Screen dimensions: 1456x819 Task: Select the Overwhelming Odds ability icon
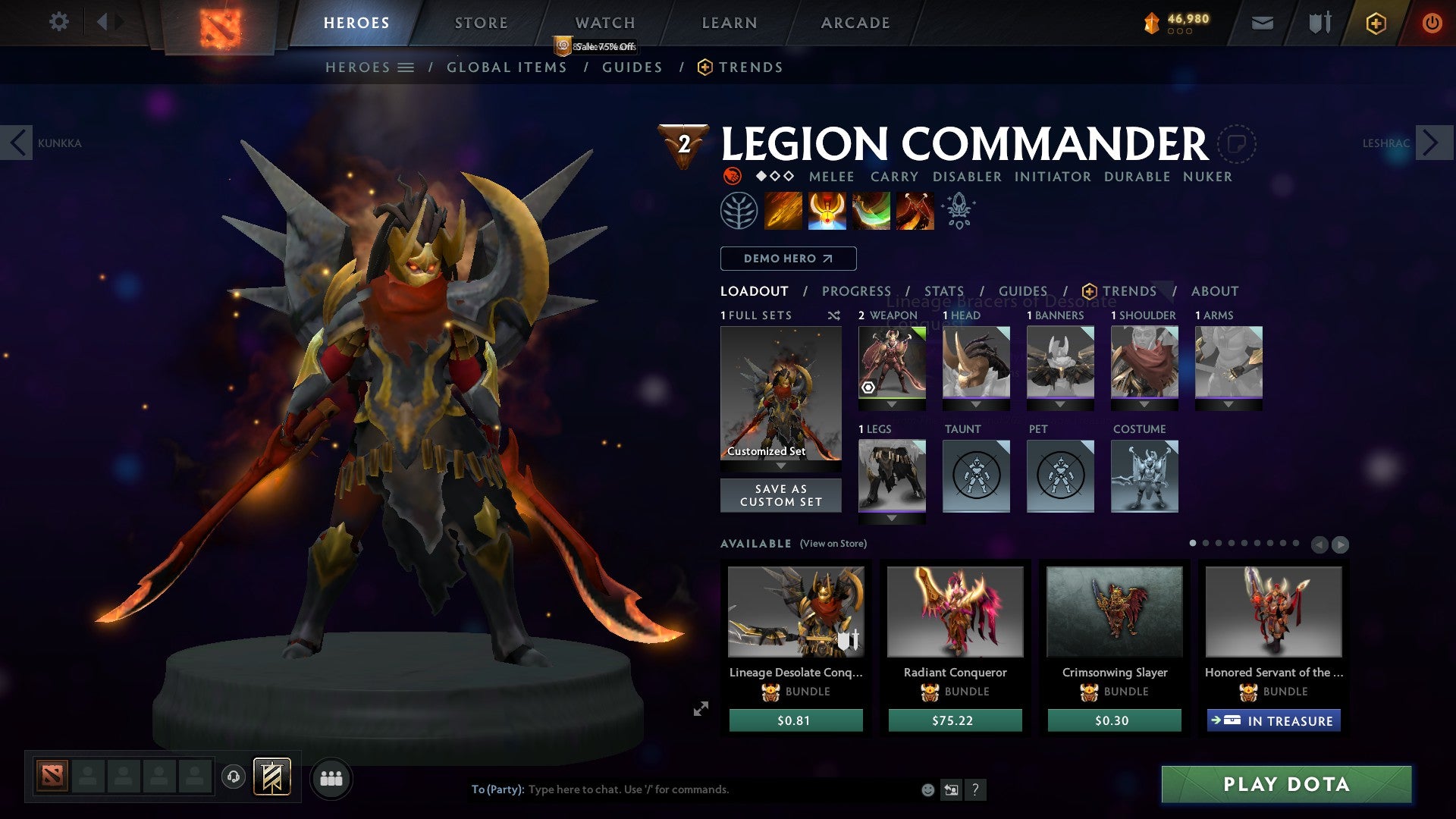point(784,210)
